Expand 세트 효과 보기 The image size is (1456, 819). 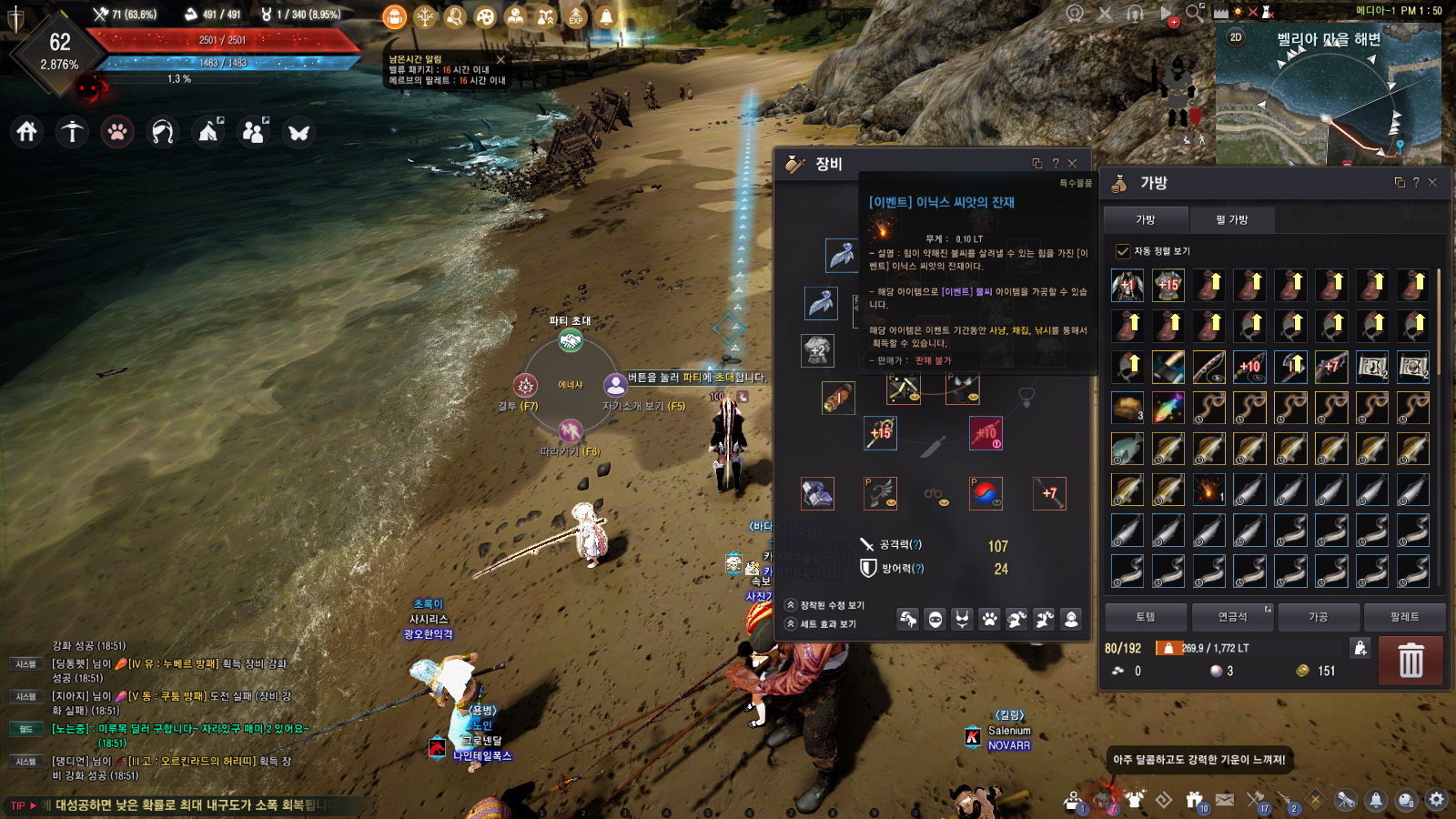tap(821, 624)
